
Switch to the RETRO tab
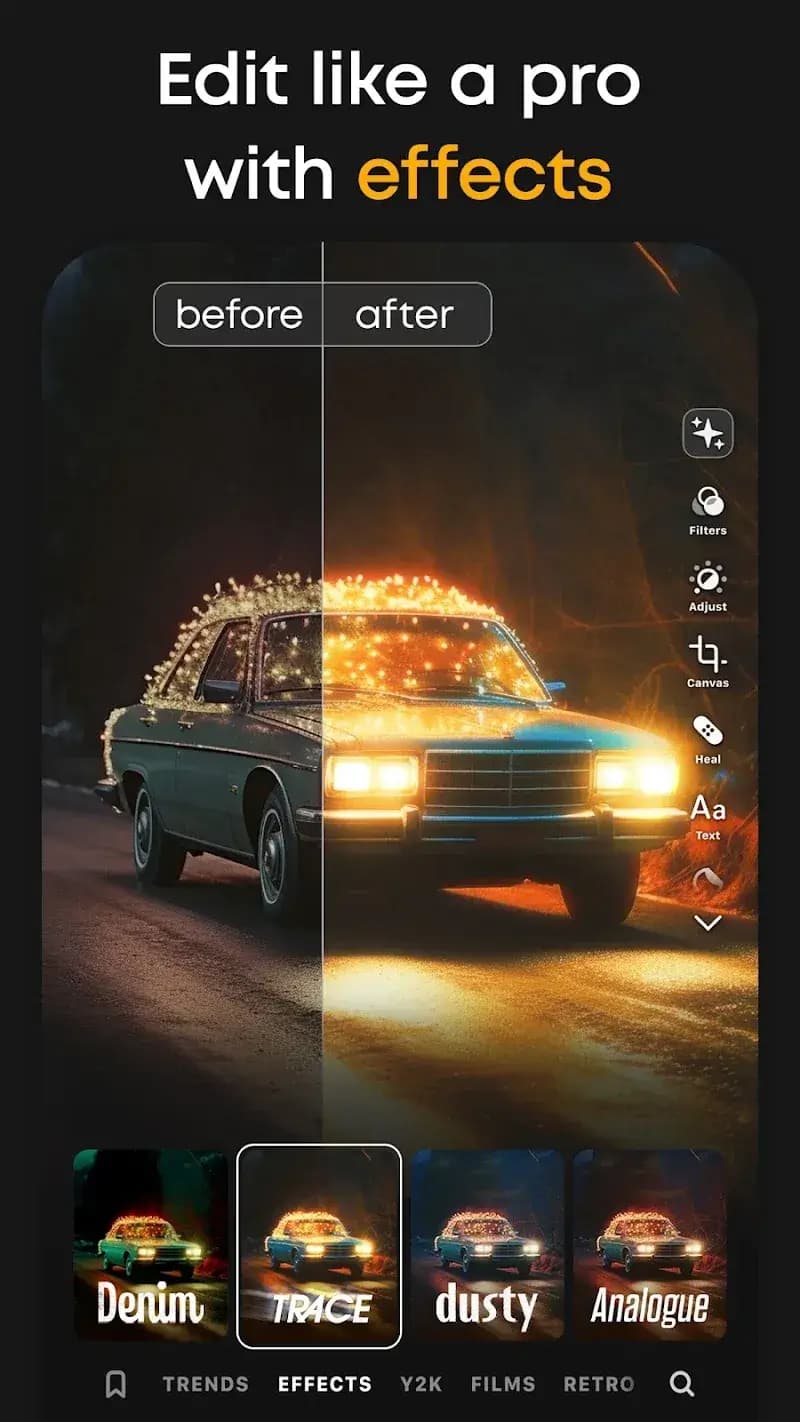pyautogui.click(x=599, y=1384)
